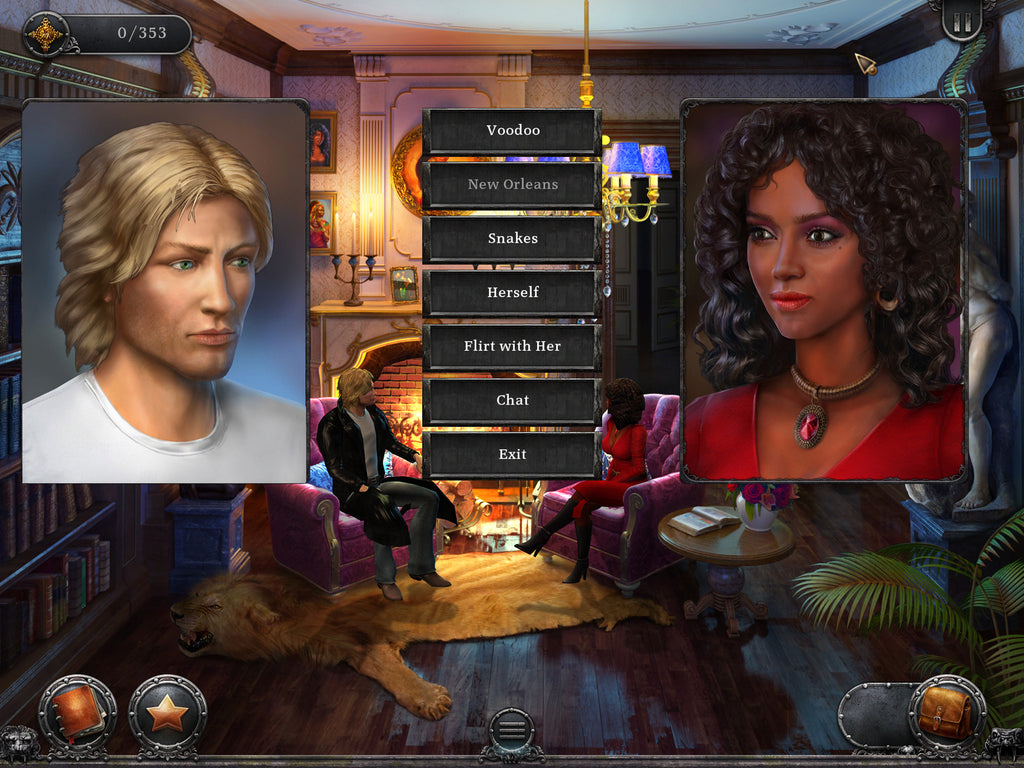Choose Flirt with Her option
This screenshot has height=768, width=1024.
click(512, 347)
